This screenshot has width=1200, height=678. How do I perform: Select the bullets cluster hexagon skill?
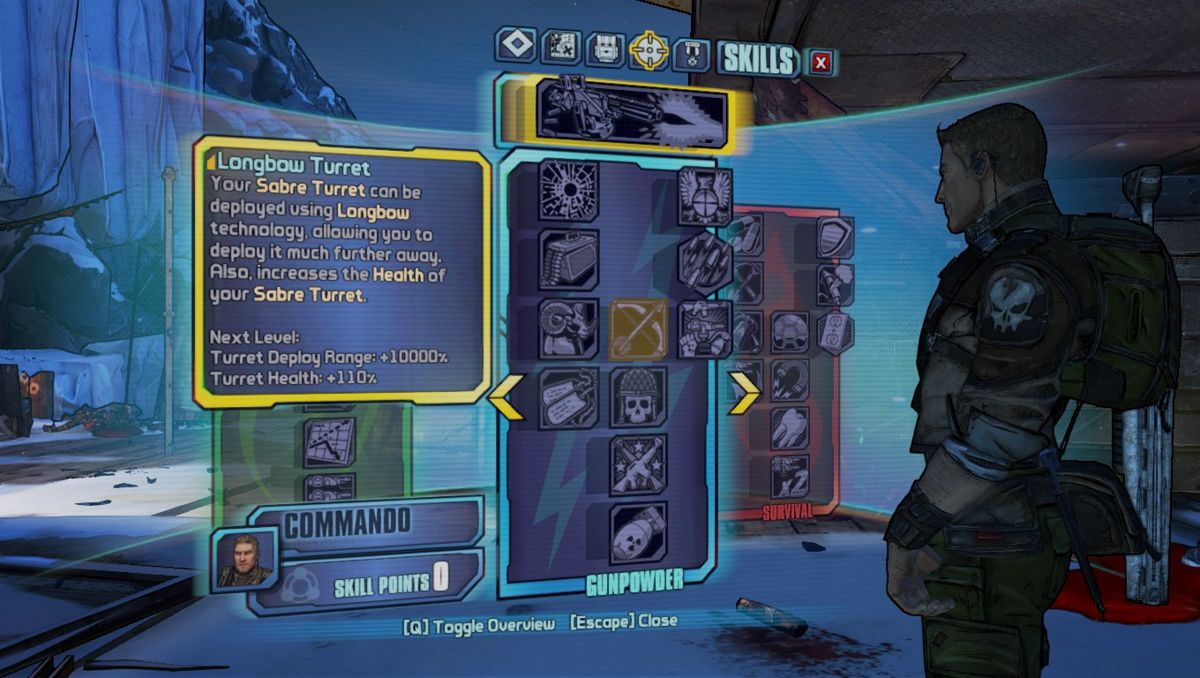705,263
